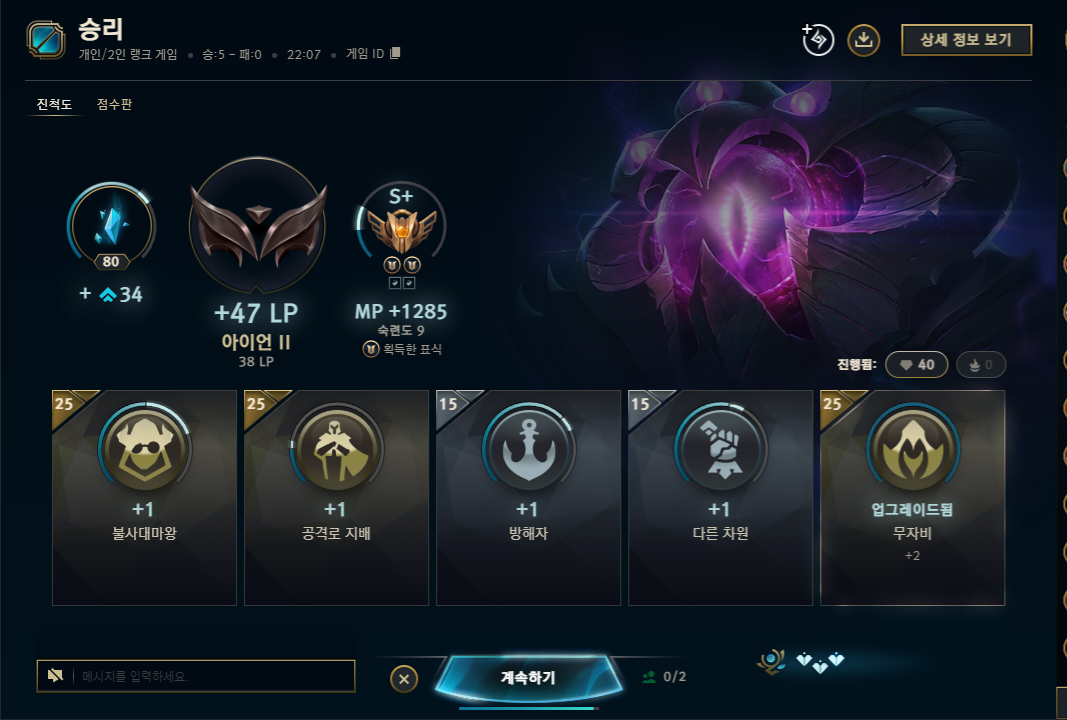Click the chat message input field
This screenshot has width=1067, height=720.
click(210, 676)
